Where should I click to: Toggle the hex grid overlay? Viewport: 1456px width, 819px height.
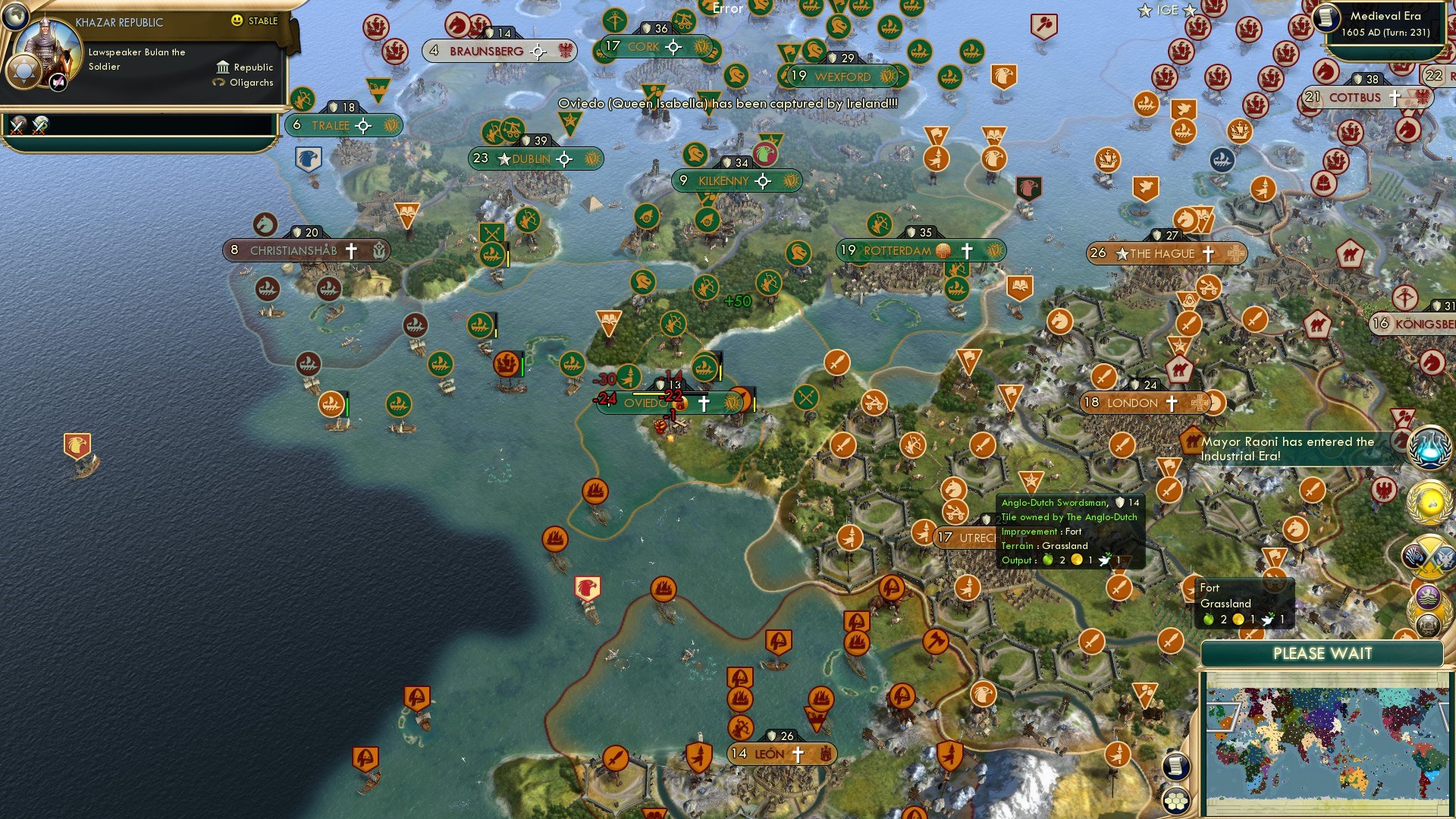point(1175,802)
